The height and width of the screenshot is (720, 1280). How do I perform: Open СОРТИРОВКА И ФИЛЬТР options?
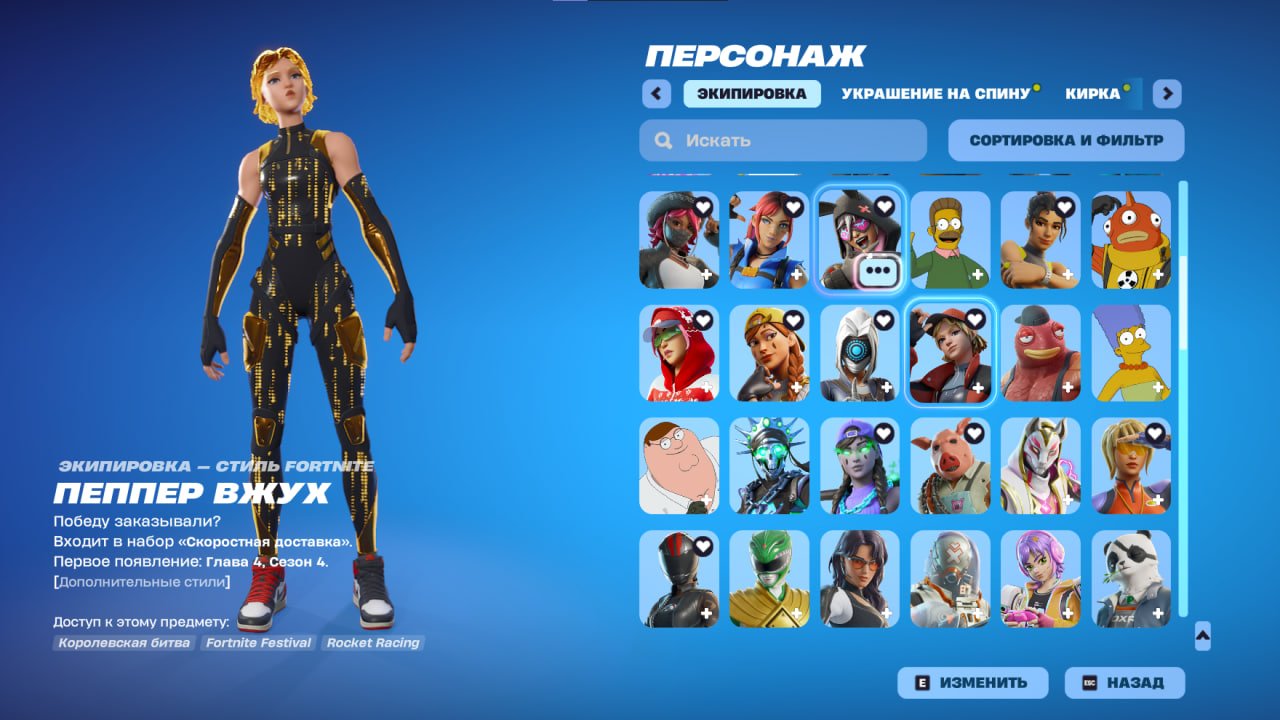(1063, 139)
